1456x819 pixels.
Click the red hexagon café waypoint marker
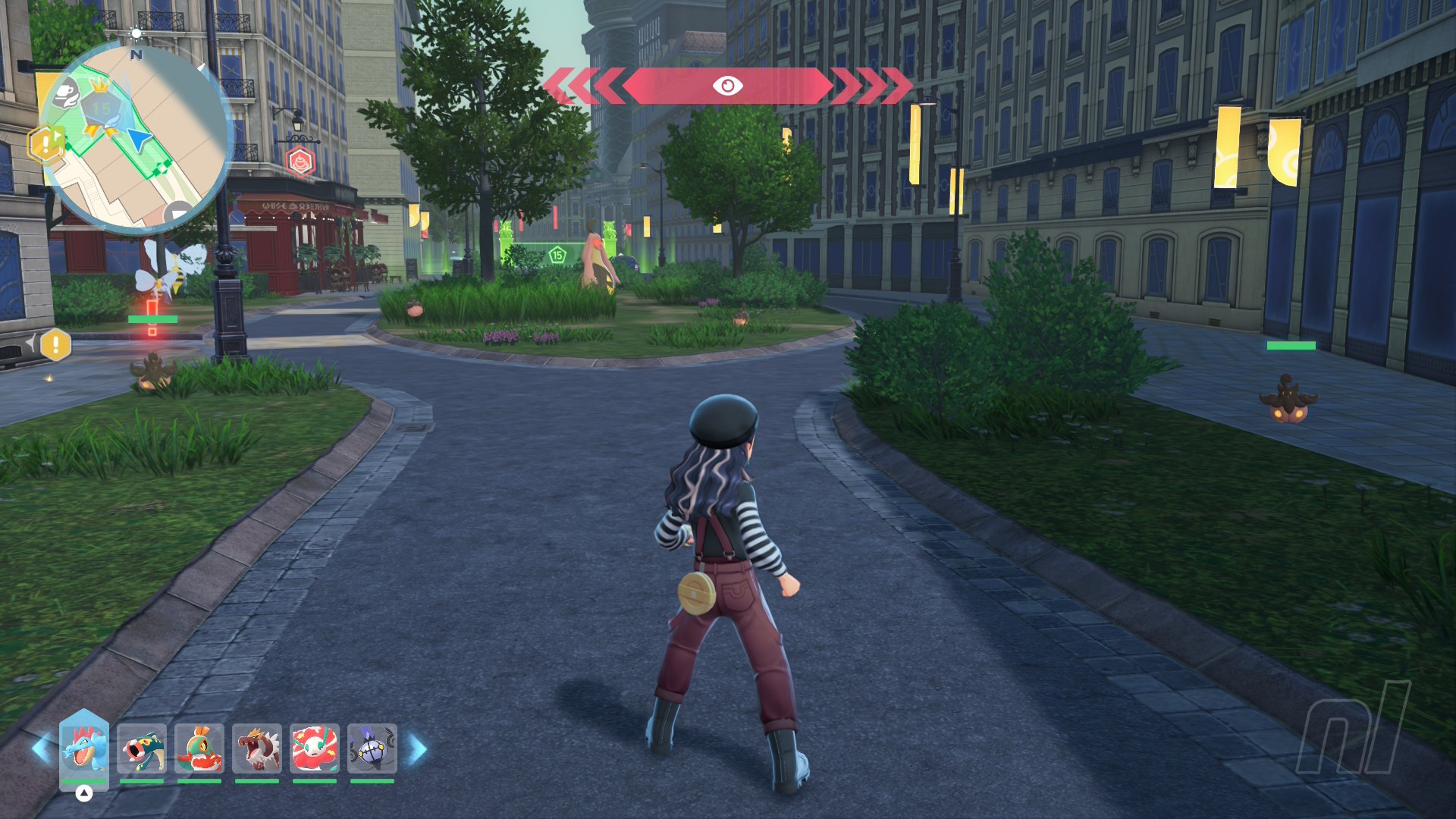click(x=300, y=162)
